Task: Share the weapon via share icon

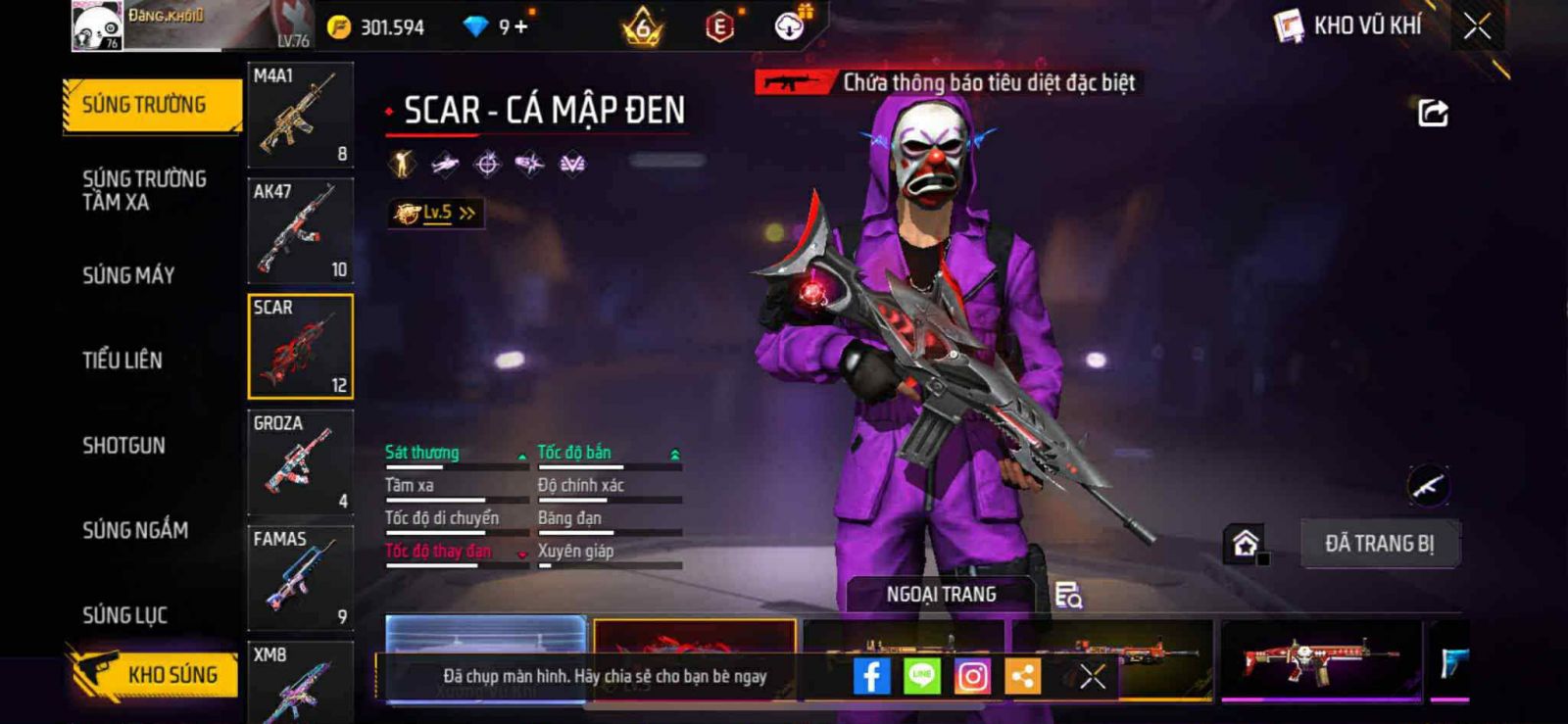Action: point(1433,114)
